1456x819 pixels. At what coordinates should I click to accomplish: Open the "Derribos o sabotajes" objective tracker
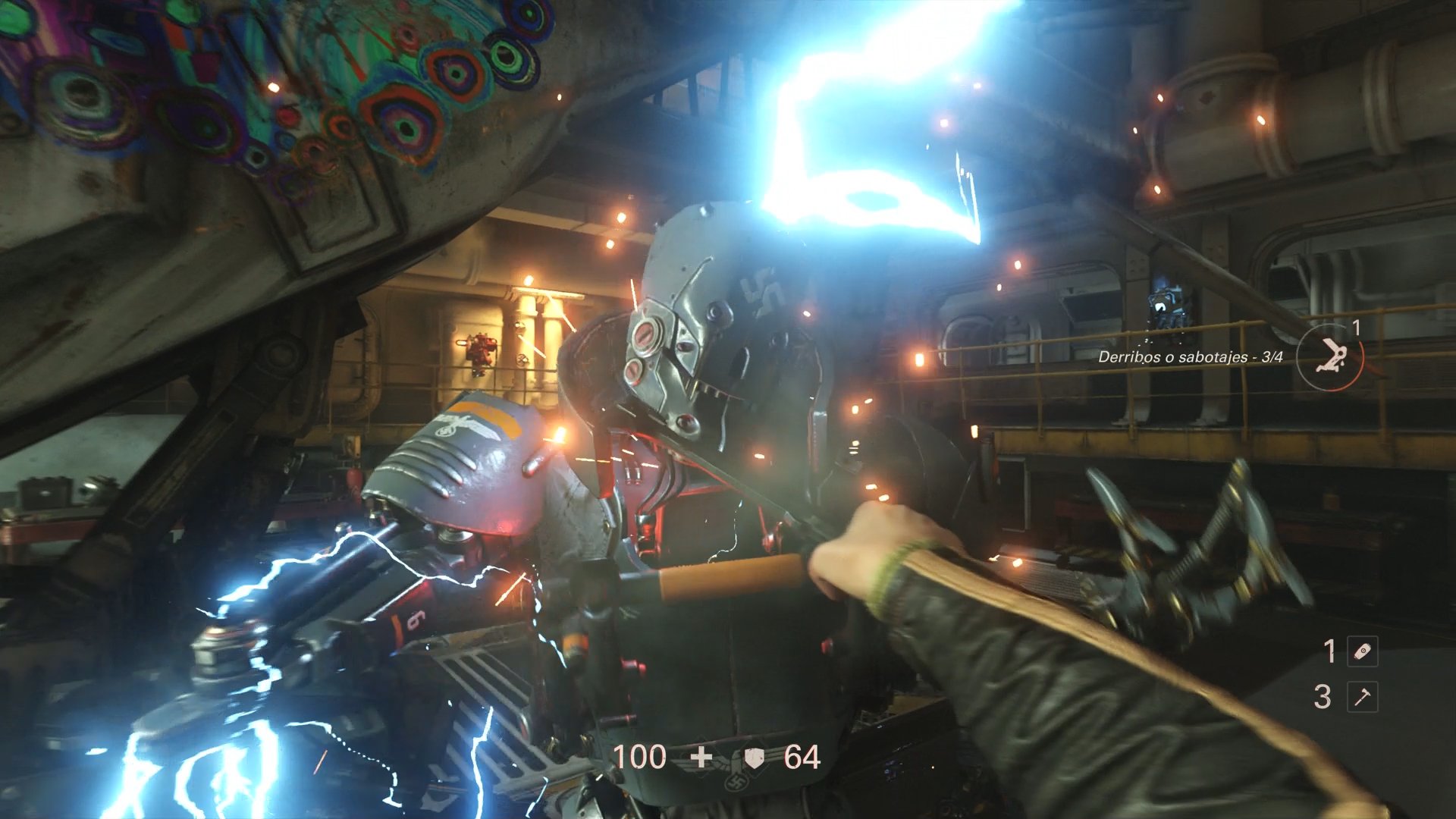[1190, 357]
